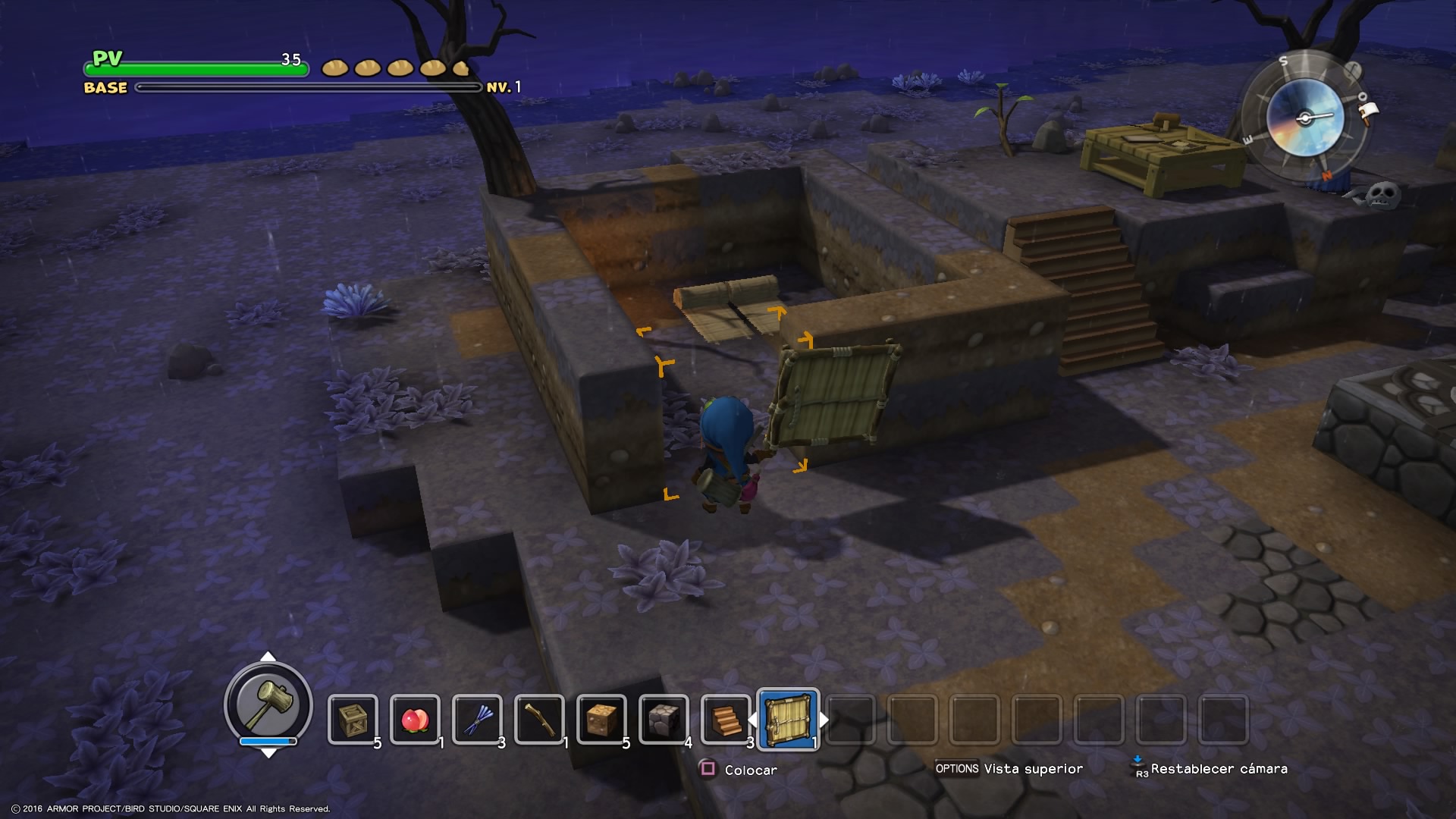
Task: Select the cobblestone block slot
Action: (664, 719)
